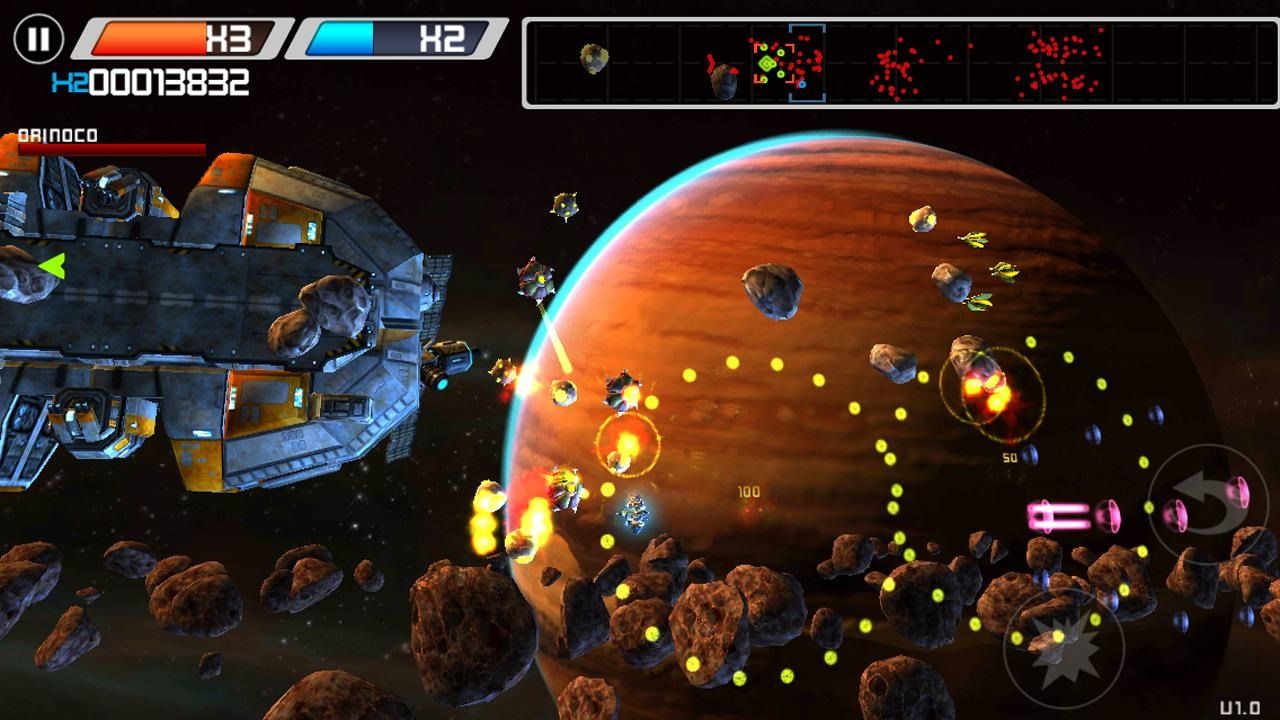Select the player ship near the planet center
Image resolution: width=1280 pixels, height=720 pixels.
635,512
